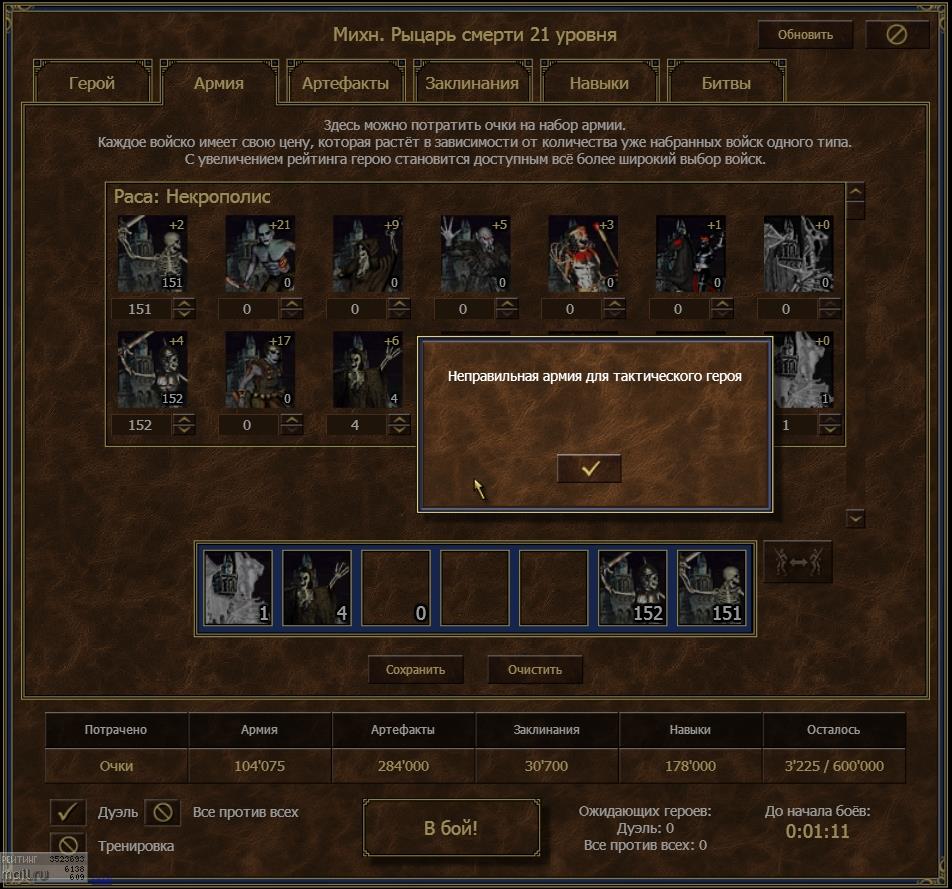The width and height of the screenshot is (952, 889).
Task: Select the army slot with 152 troops
Action: click(633, 588)
